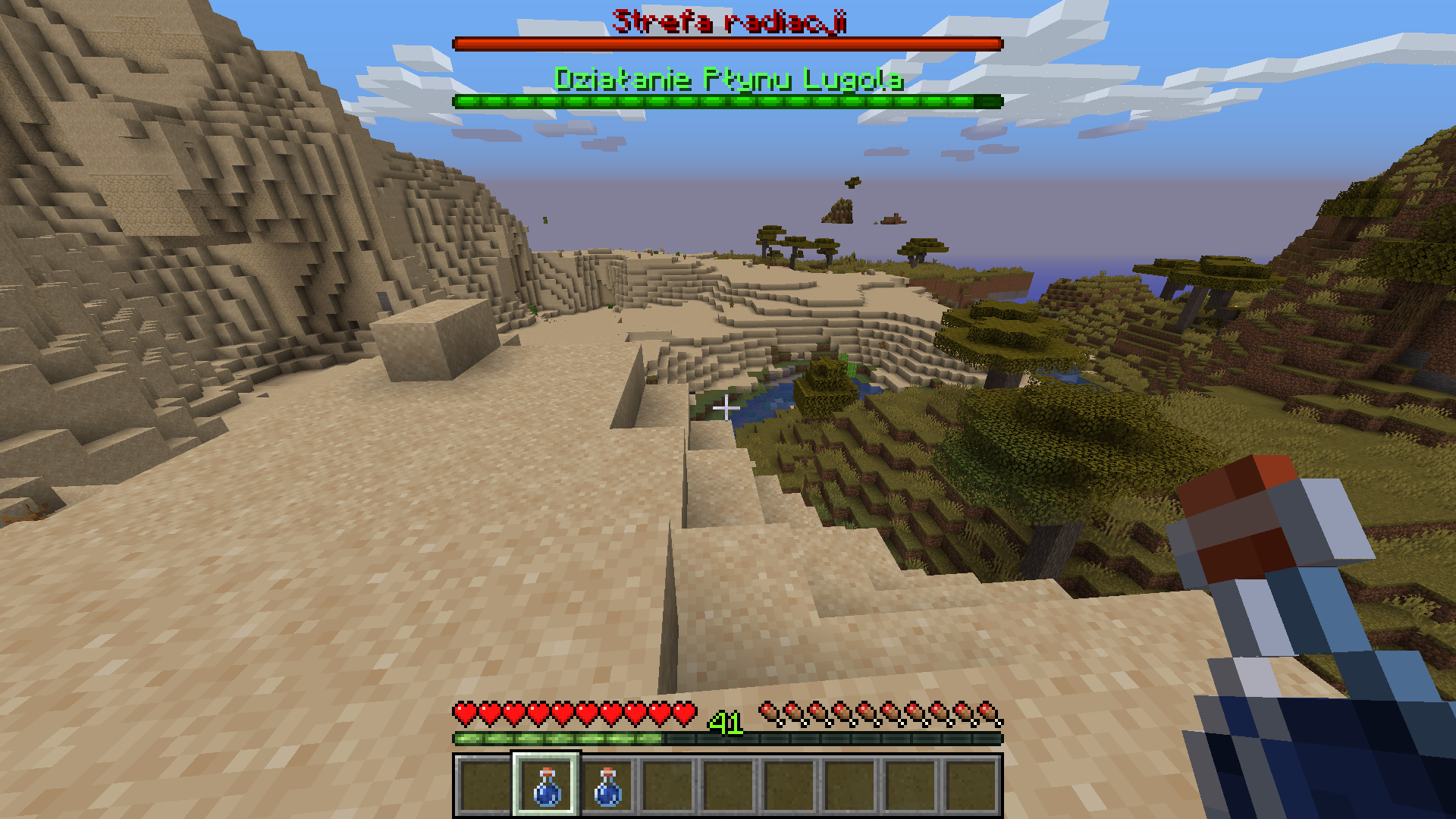Screen dimensions: 1456x819
Task: Select the non-highlighted blue potion hotbar slot
Action: [x=607, y=786]
